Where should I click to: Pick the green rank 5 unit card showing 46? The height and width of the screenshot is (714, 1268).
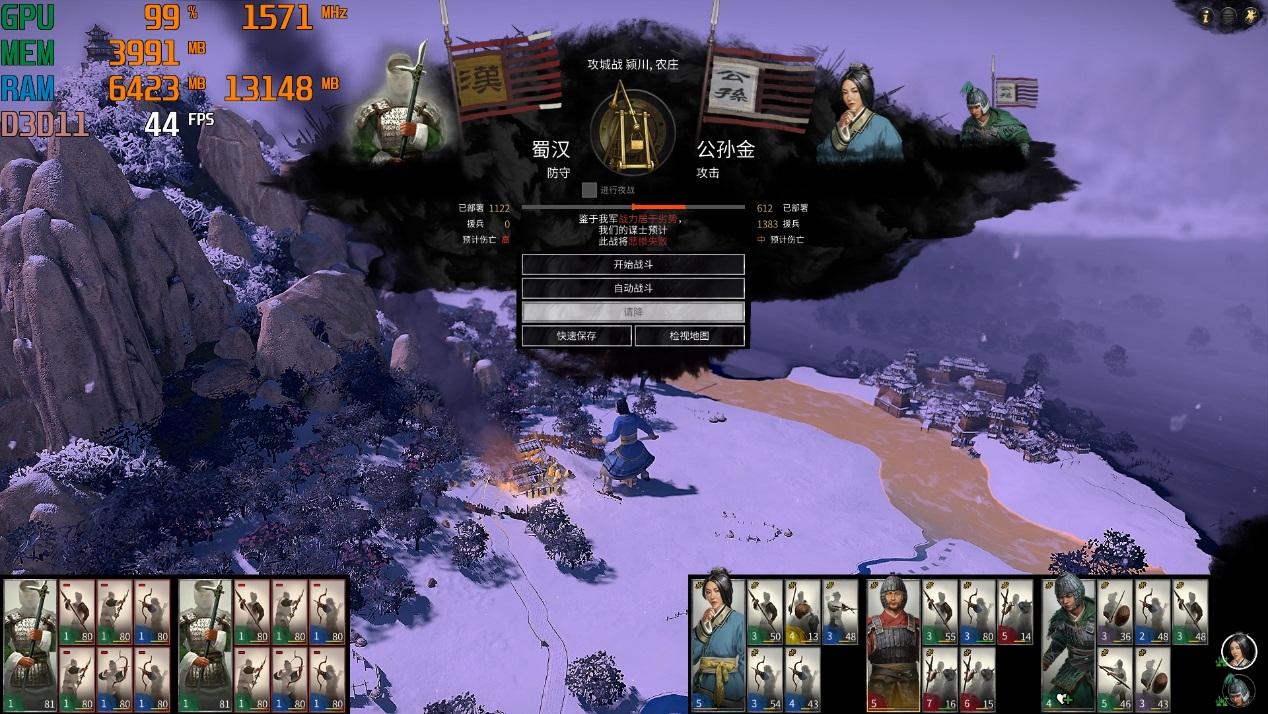click(1115, 678)
